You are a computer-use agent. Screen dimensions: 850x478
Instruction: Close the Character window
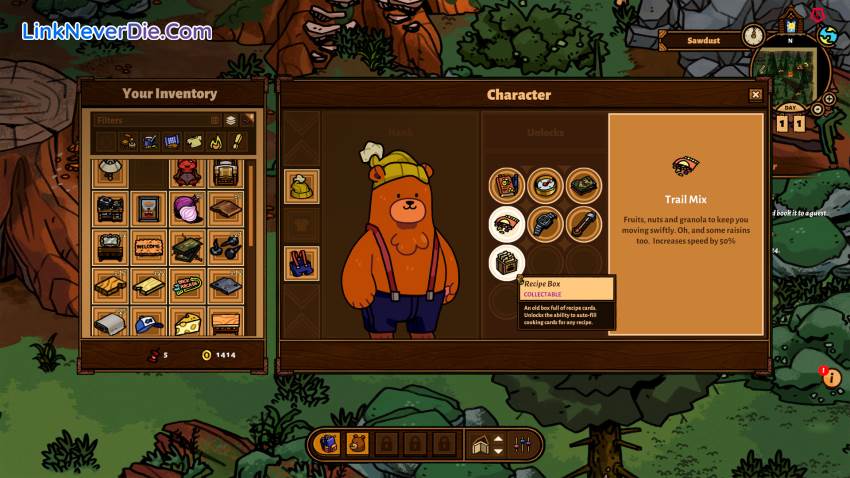[755, 95]
